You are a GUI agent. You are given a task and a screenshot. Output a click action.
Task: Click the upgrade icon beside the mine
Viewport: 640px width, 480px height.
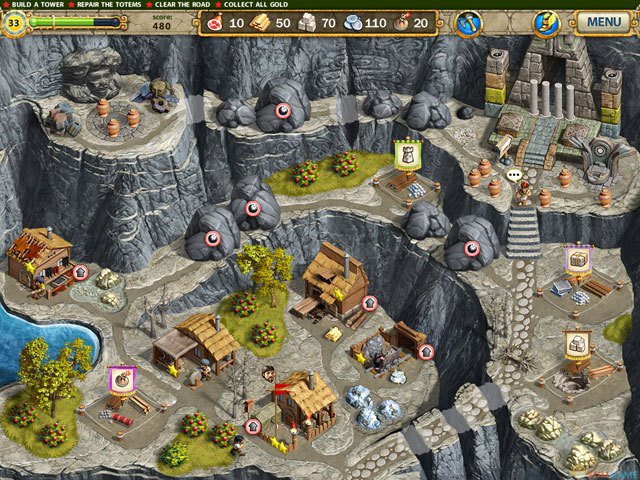pos(426,351)
